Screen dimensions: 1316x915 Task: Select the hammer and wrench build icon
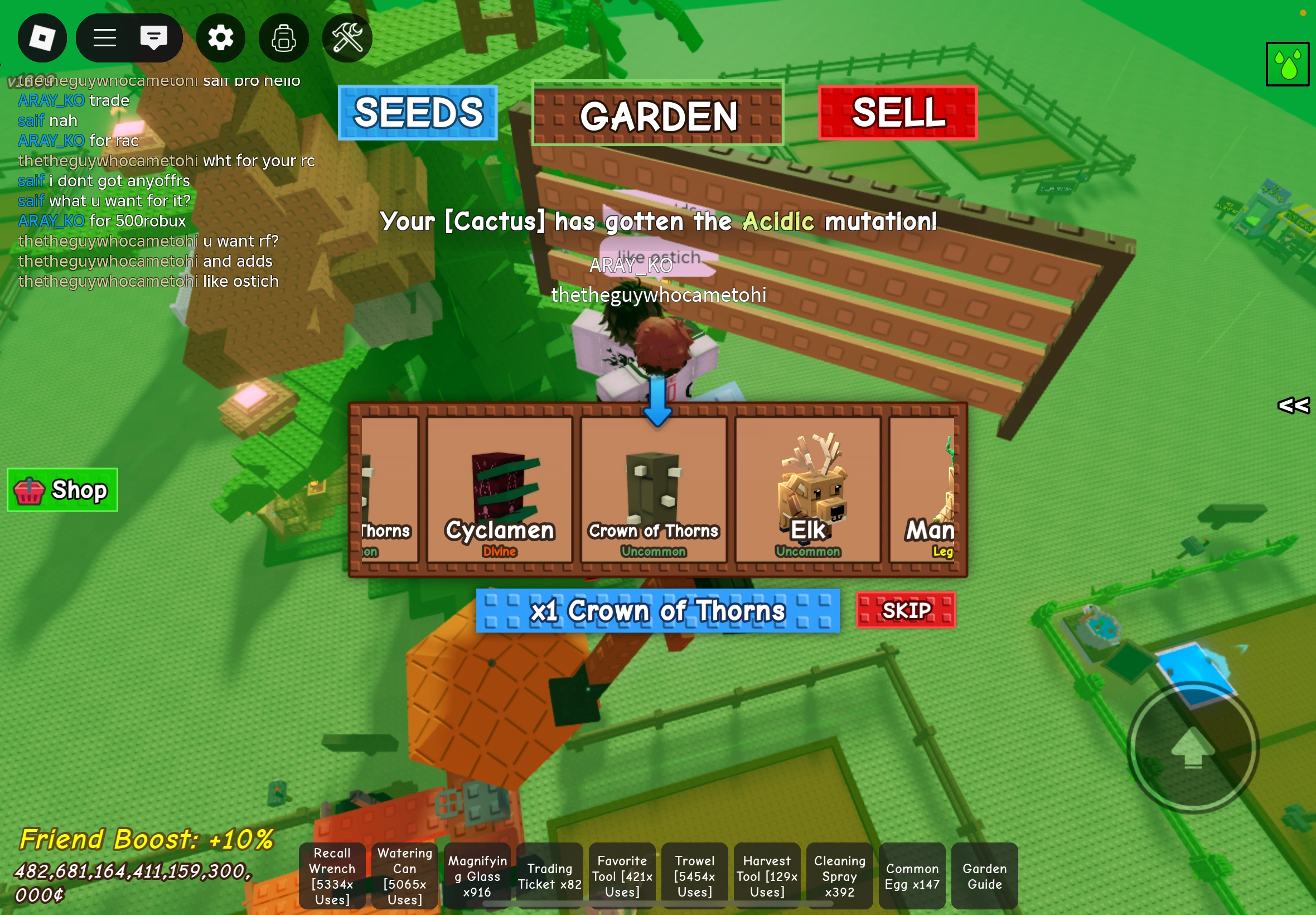[x=347, y=37]
